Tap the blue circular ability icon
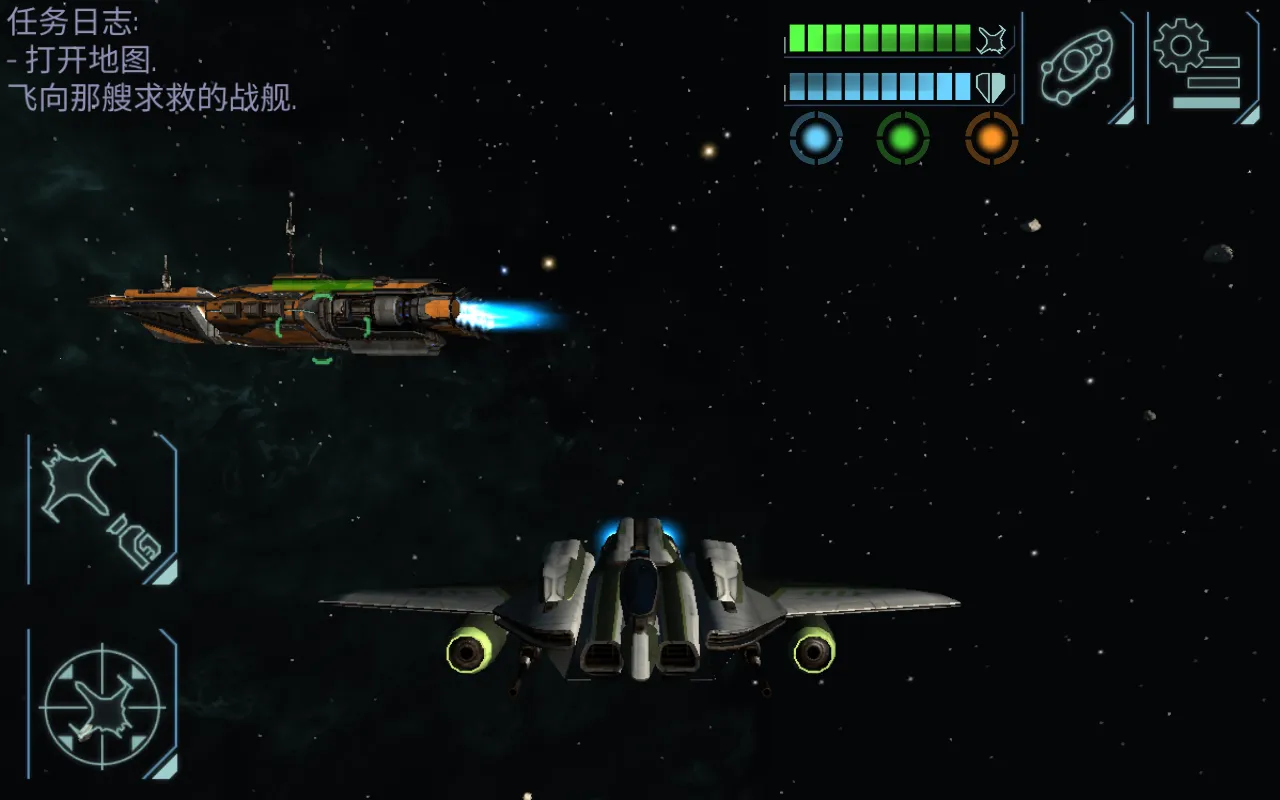 [x=816, y=139]
